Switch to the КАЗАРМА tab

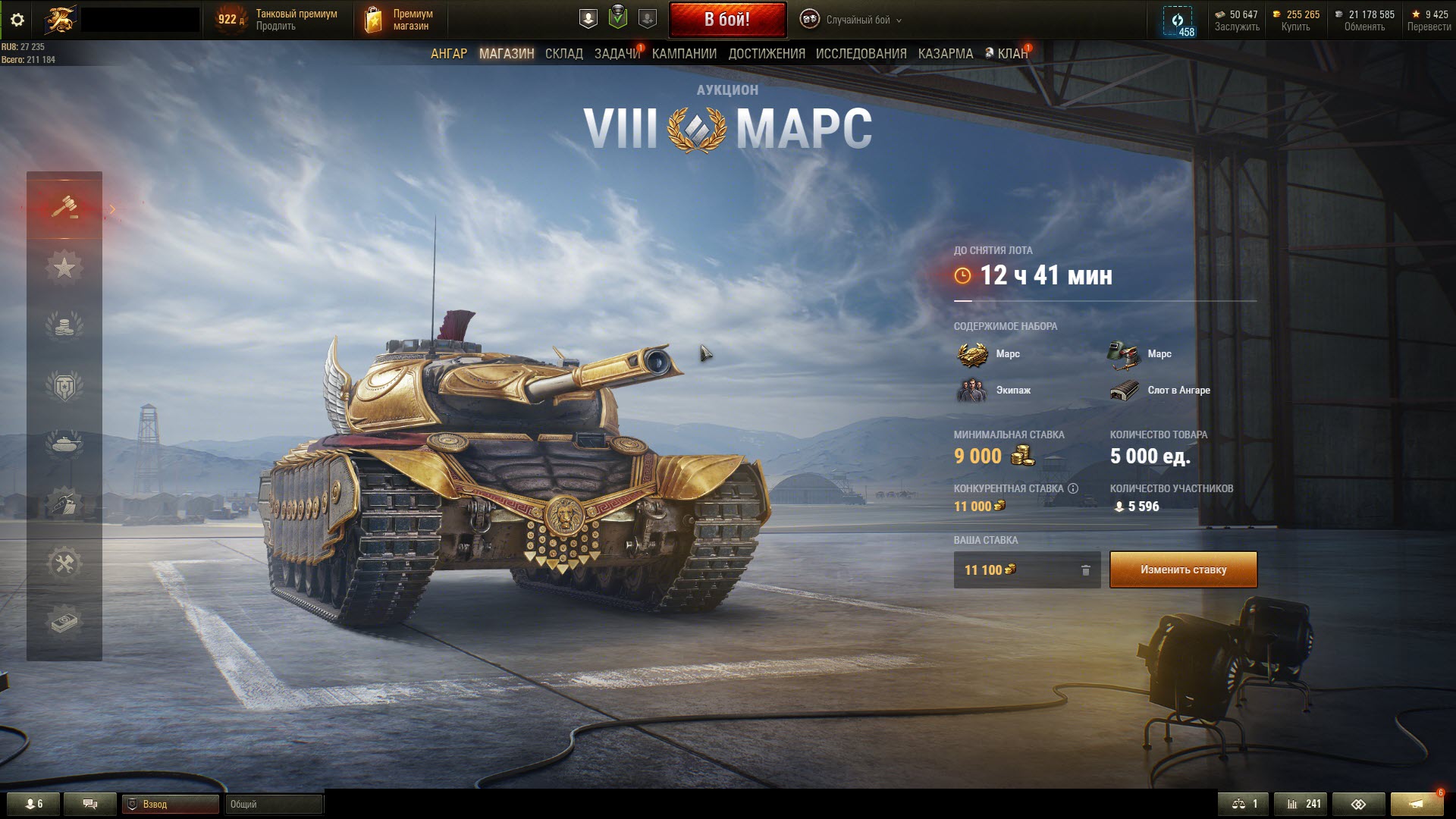click(x=945, y=54)
